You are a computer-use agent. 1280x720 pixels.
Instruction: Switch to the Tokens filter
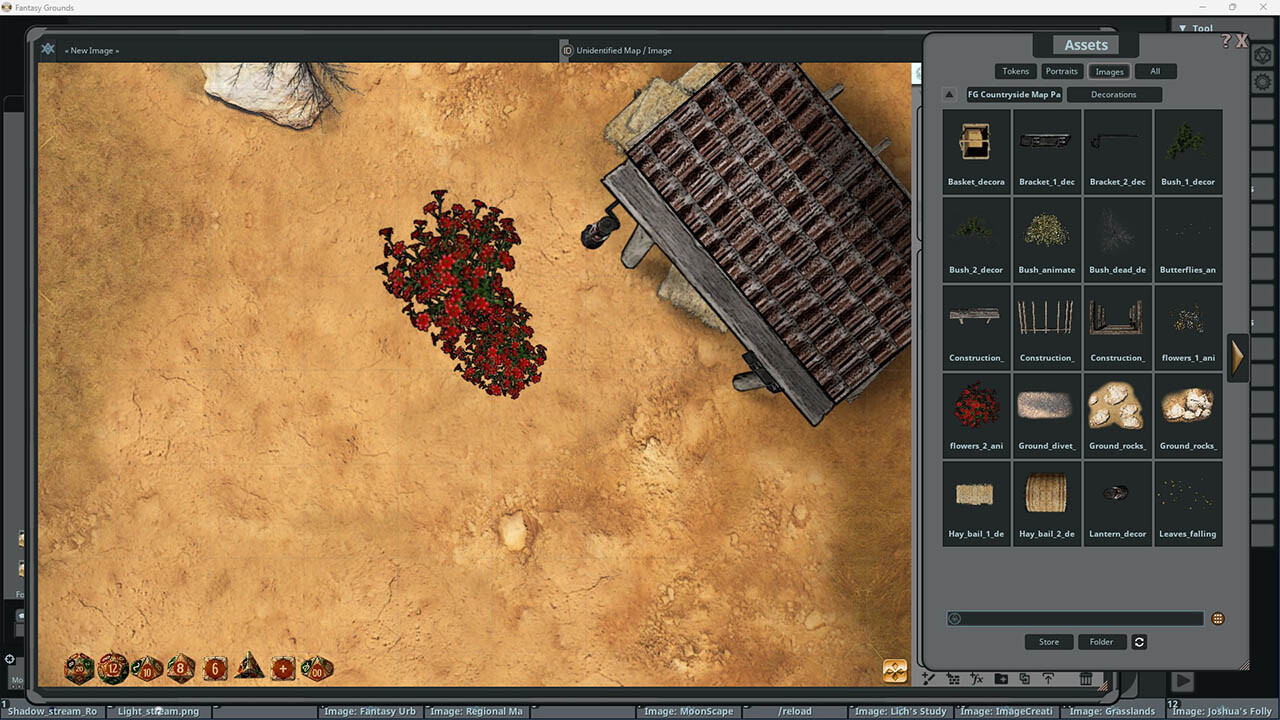[1015, 71]
